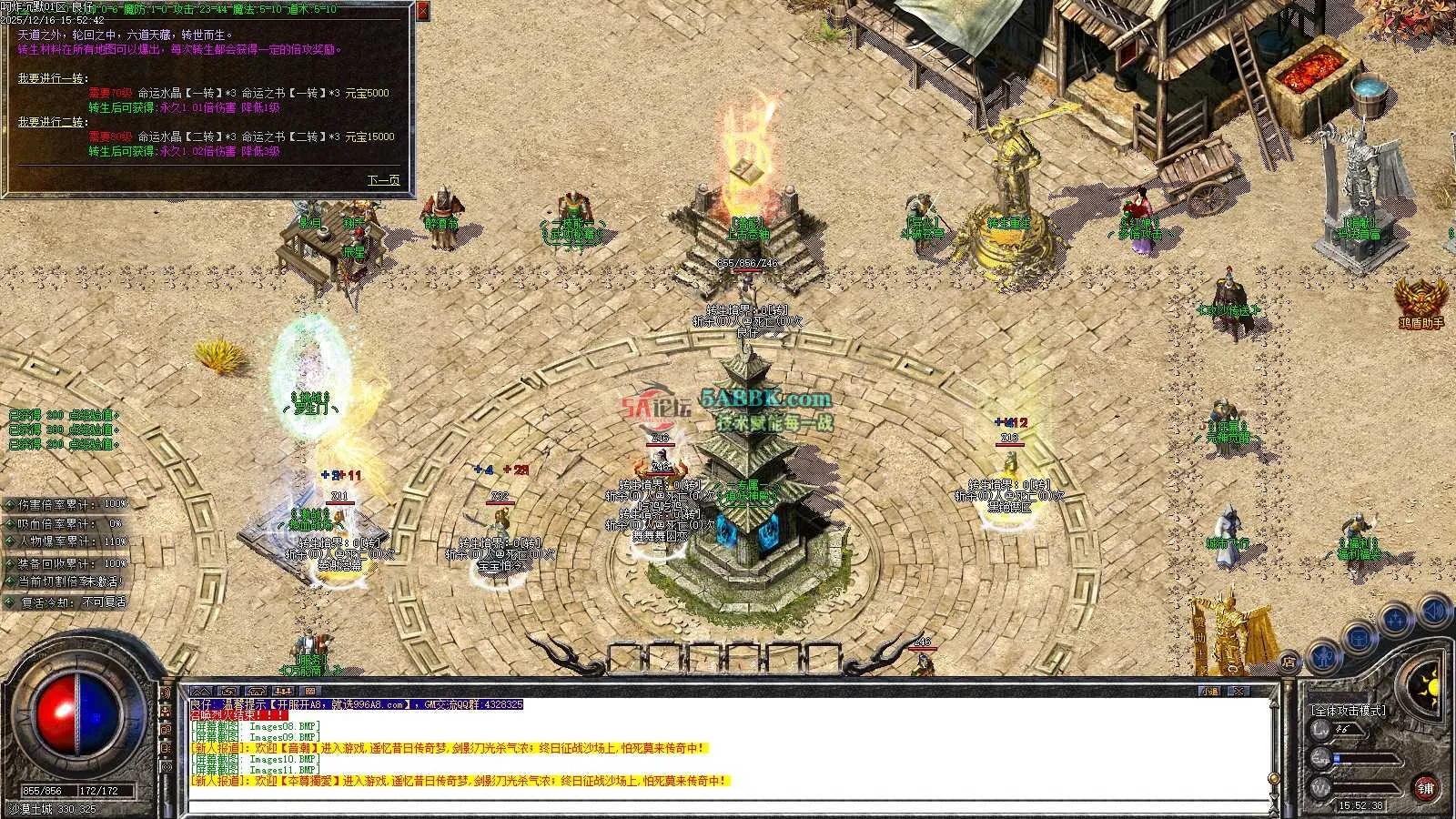The width and height of the screenshot is (1456, 819).
Task: Open the 店 shop round button
Action: coord(1289,662)
